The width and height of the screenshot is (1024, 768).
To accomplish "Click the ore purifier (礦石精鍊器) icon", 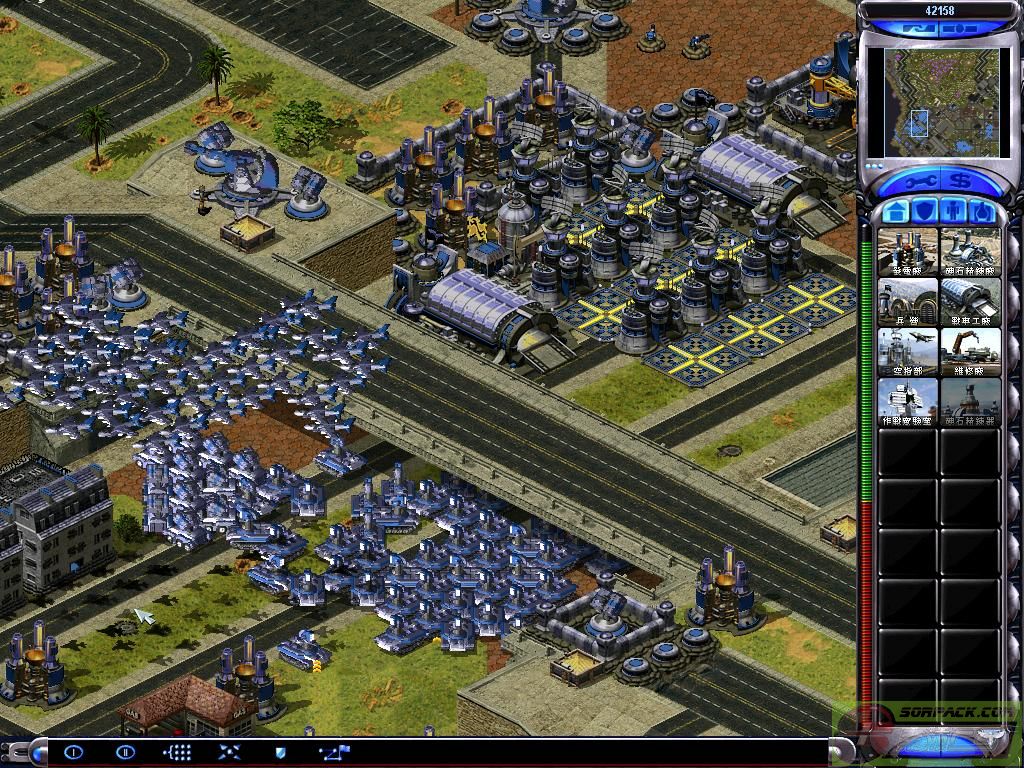I will 970,401.
